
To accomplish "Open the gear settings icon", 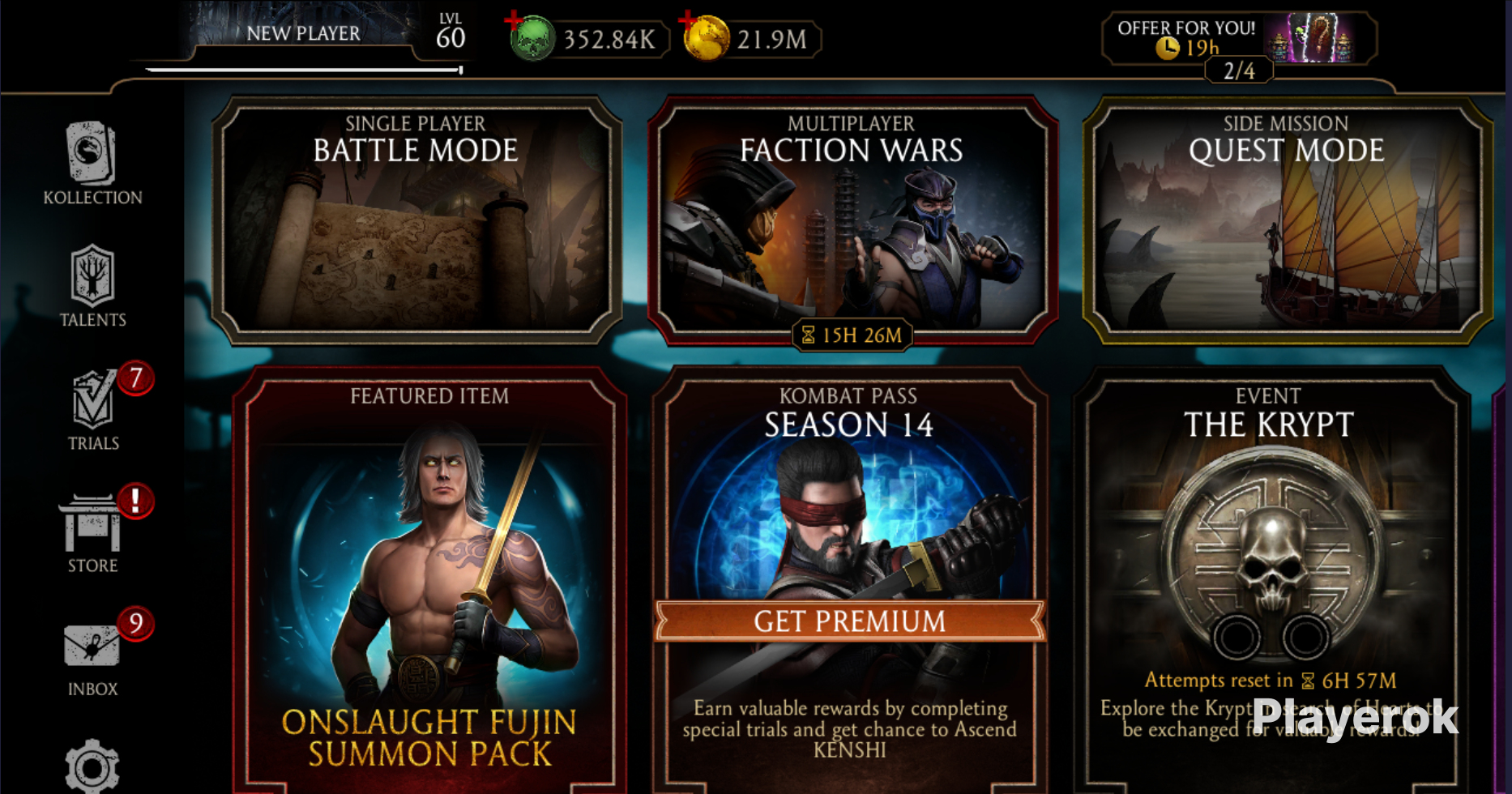I will pos(92,766).
